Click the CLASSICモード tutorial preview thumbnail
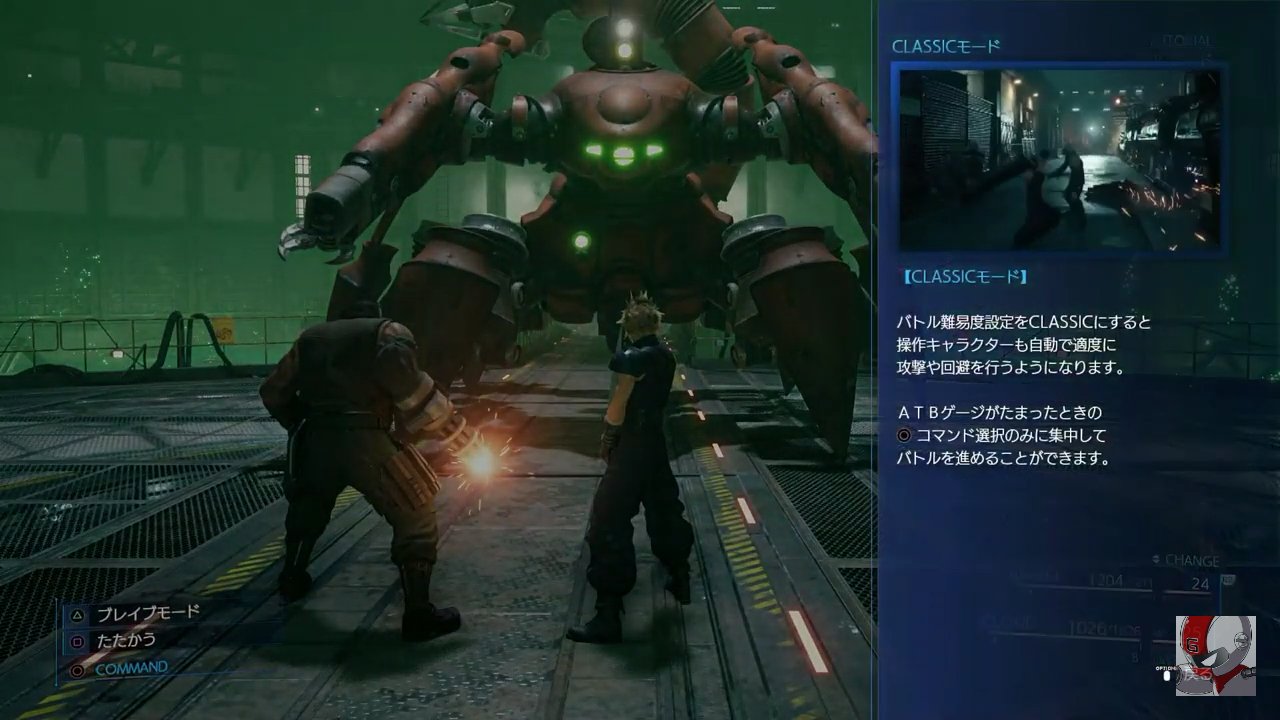The height and width of the screenshot is (720, 1280). pyautogui.click(x=1059, y=159)
